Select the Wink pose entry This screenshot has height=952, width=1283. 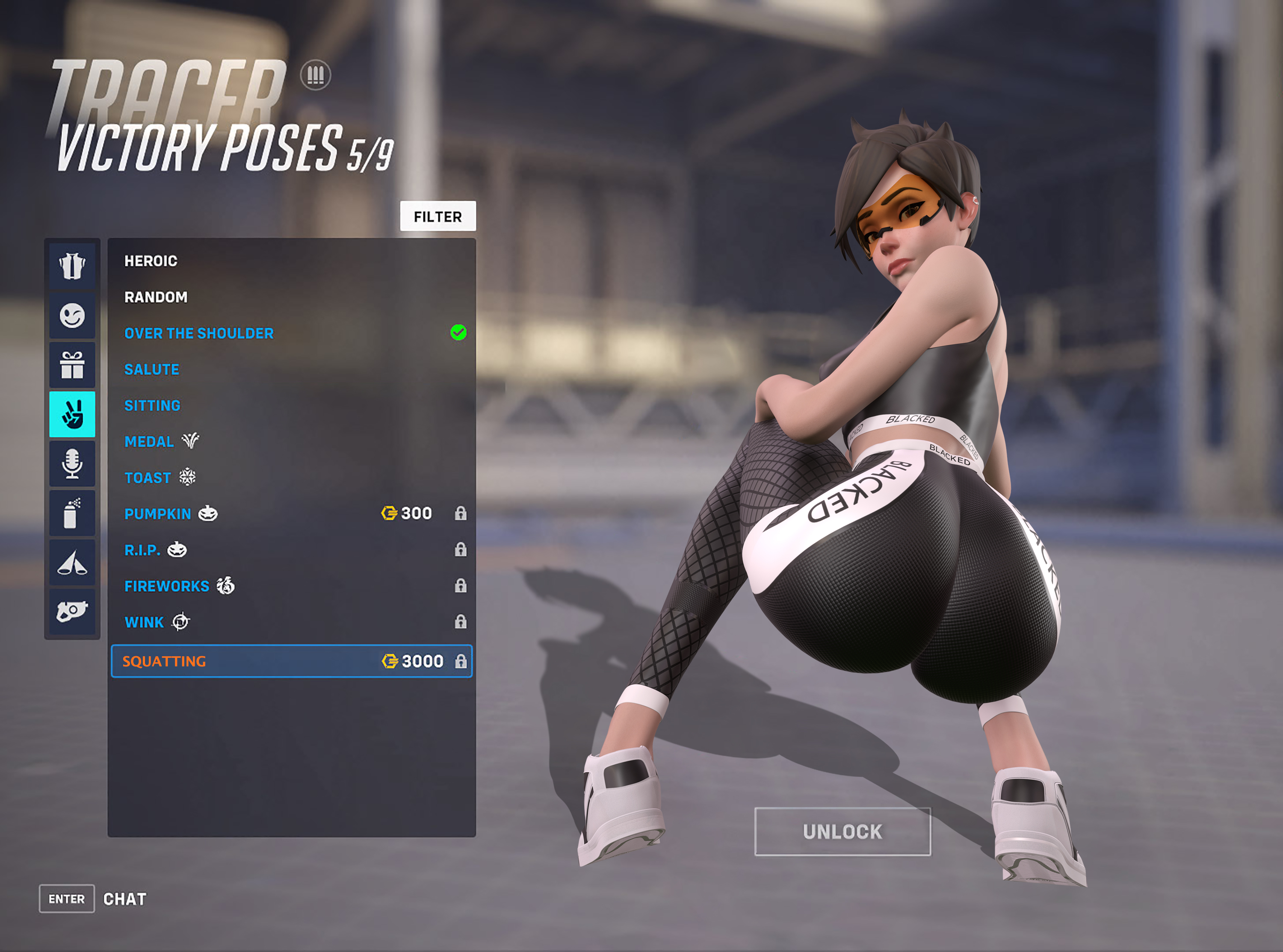click(x=144, y=622)
